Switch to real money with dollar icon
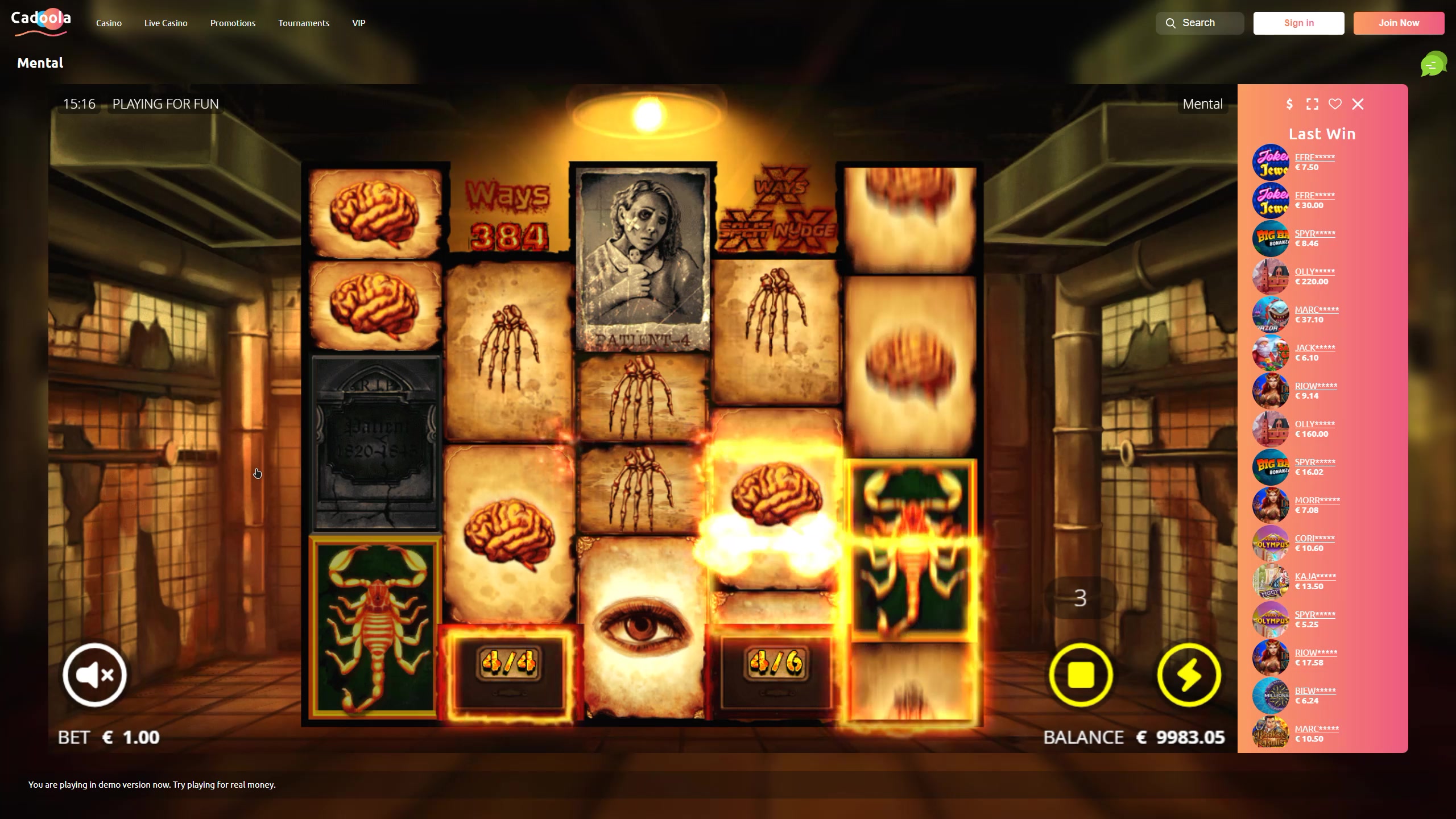Viewport: 1456px width, 819px height. 1289,104
